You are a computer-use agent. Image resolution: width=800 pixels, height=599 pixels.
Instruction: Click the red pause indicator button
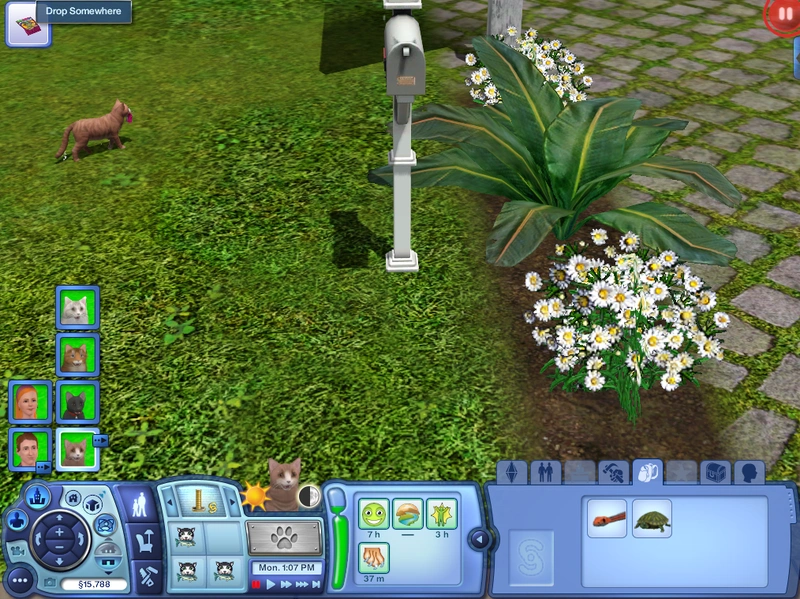(x=780, y=15)
